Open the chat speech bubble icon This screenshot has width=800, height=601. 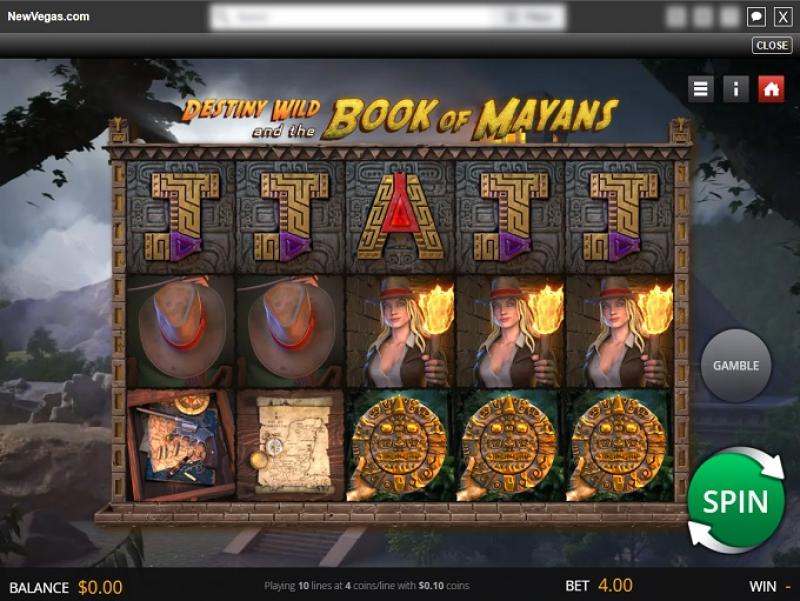pyautogui.click(x=756, y=16)
